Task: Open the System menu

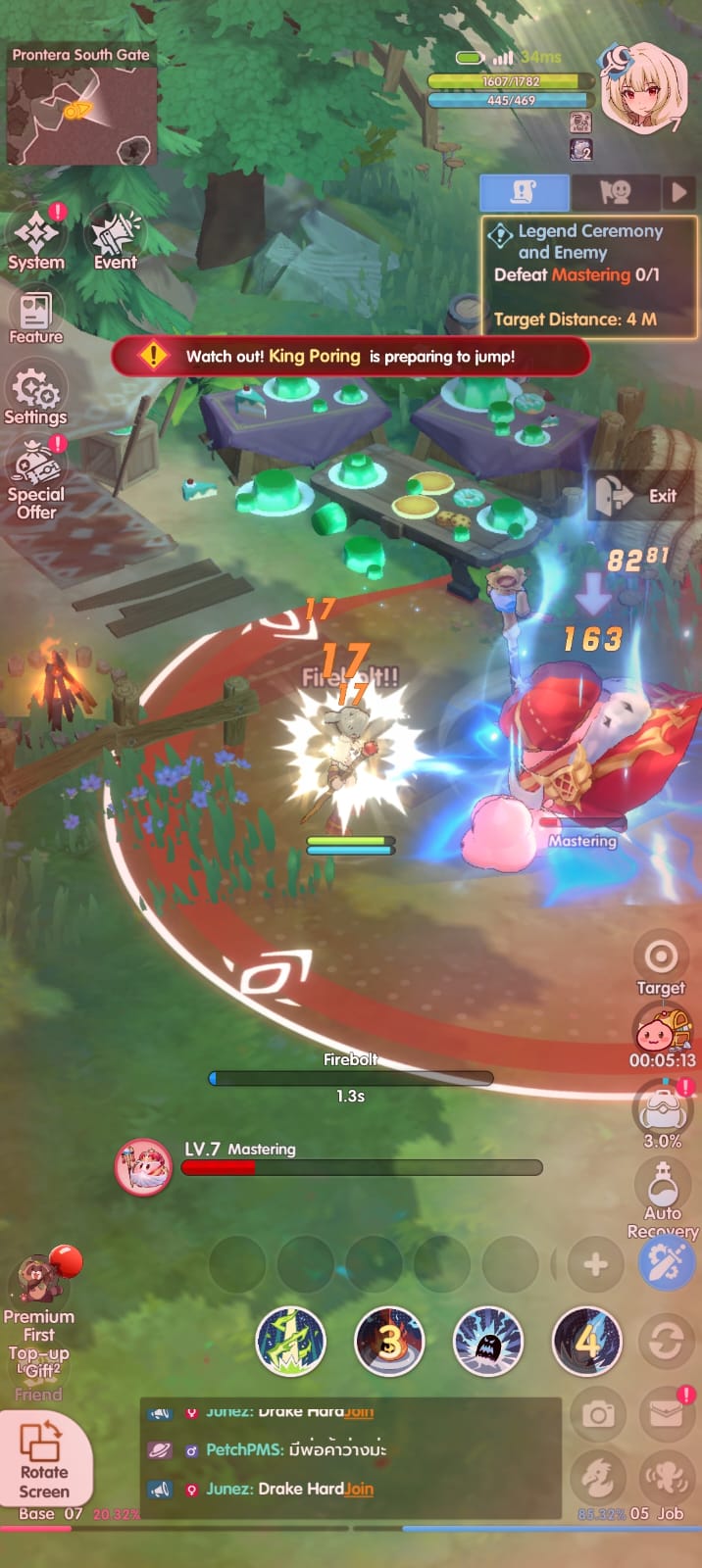Action: click(x=36, y=237)
